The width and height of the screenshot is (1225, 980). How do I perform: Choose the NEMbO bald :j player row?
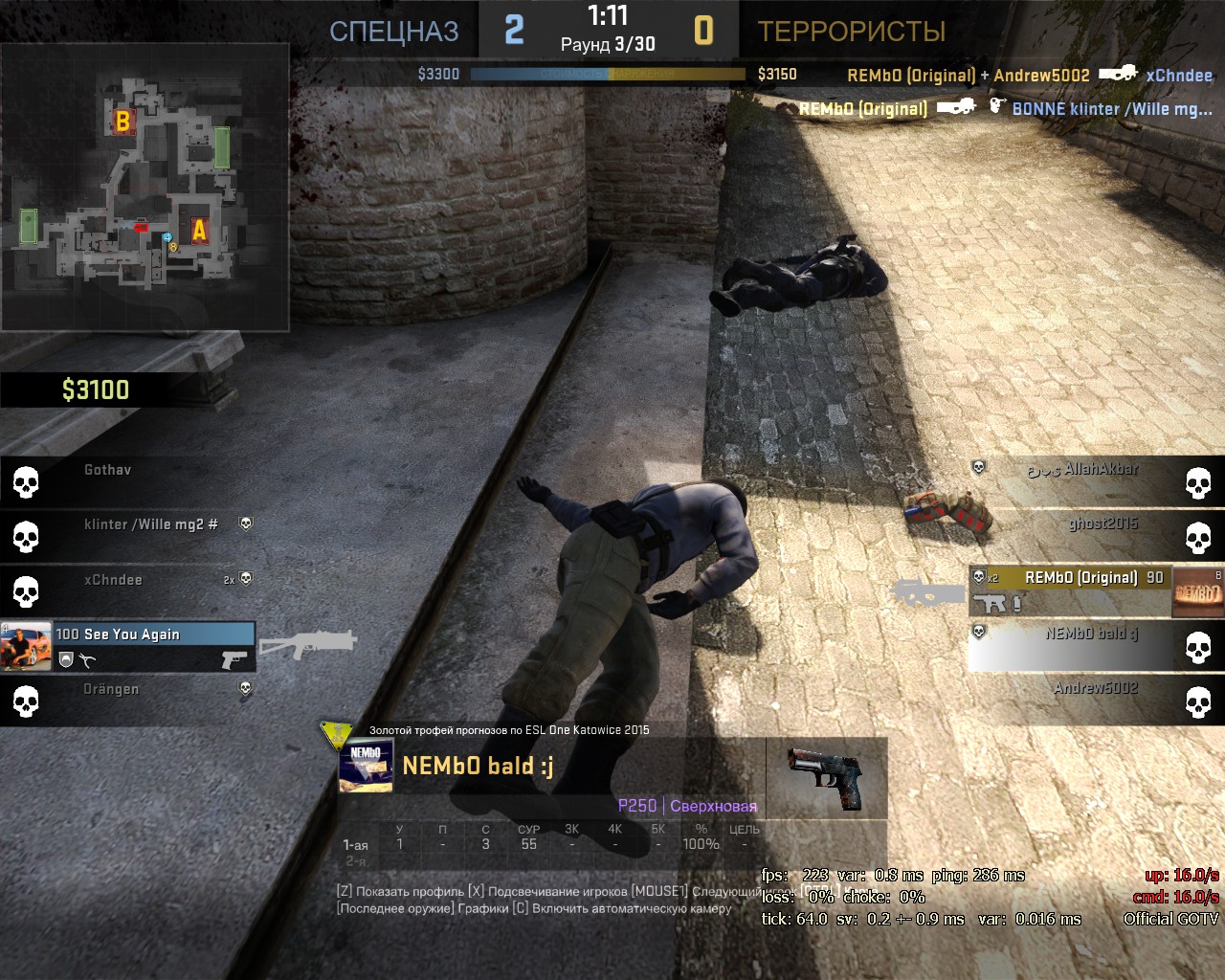(x=1072, y=645)
